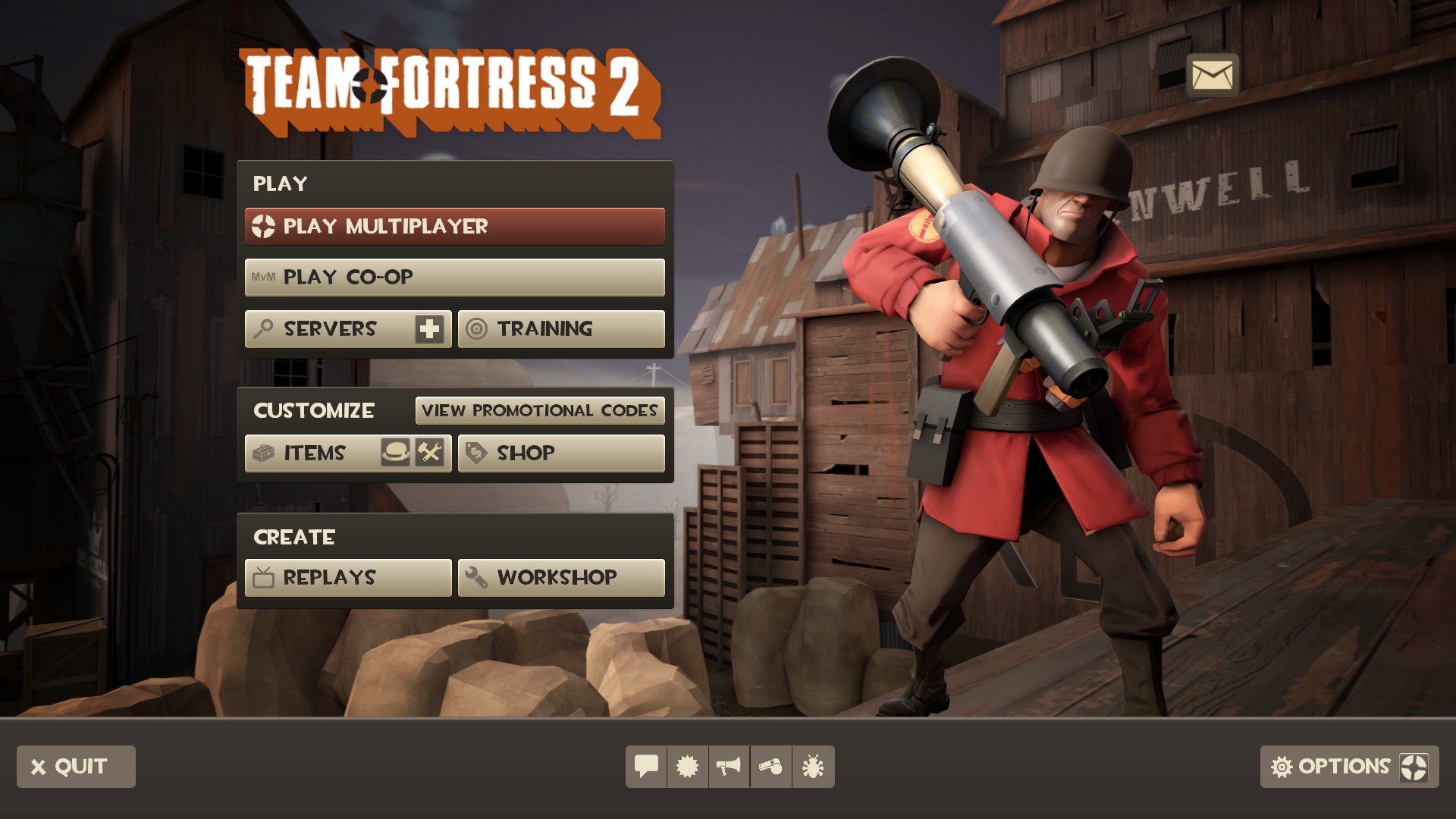View Promotional Codes

point(540,410)
